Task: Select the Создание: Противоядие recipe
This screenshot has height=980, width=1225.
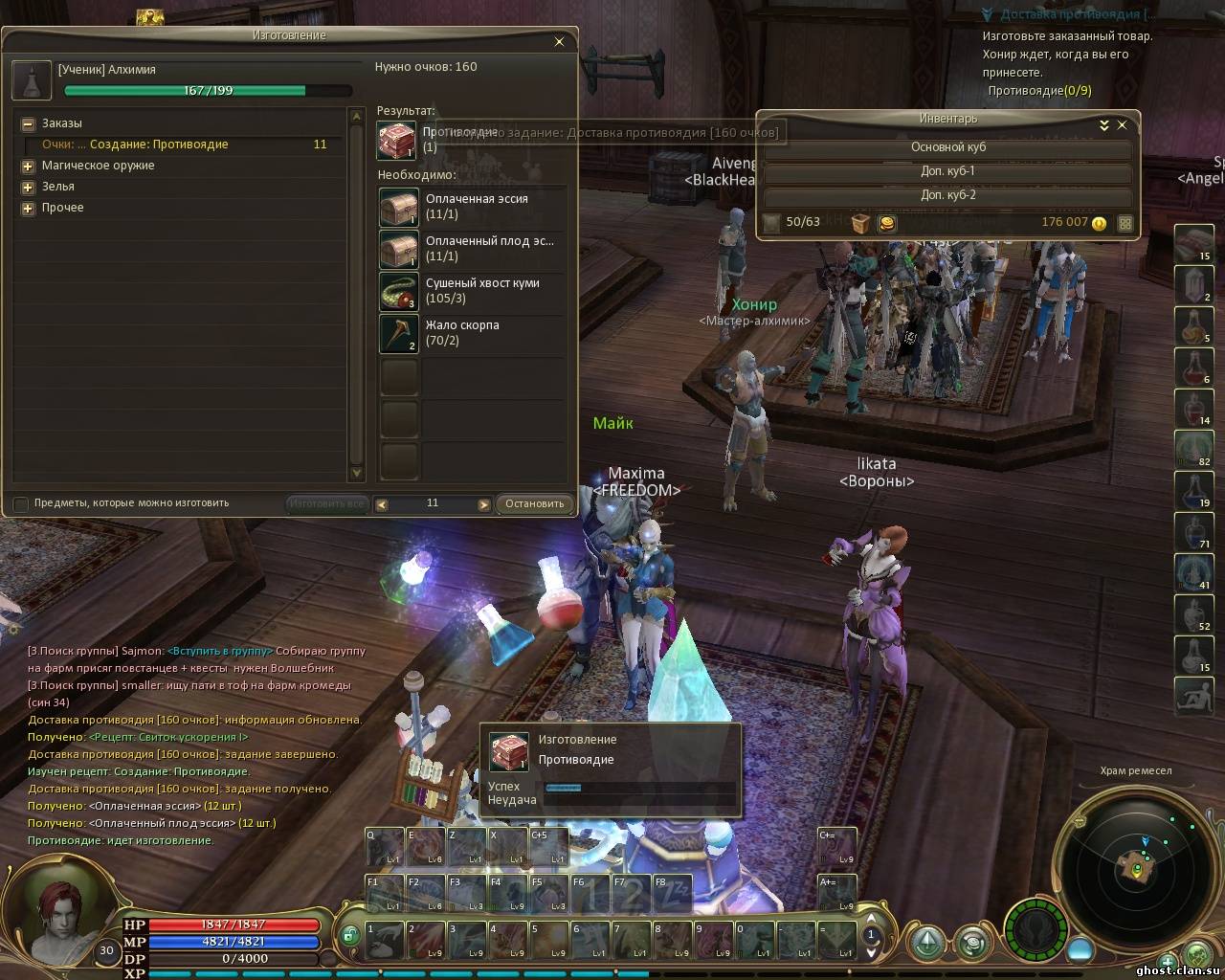Action: [159, 145]
